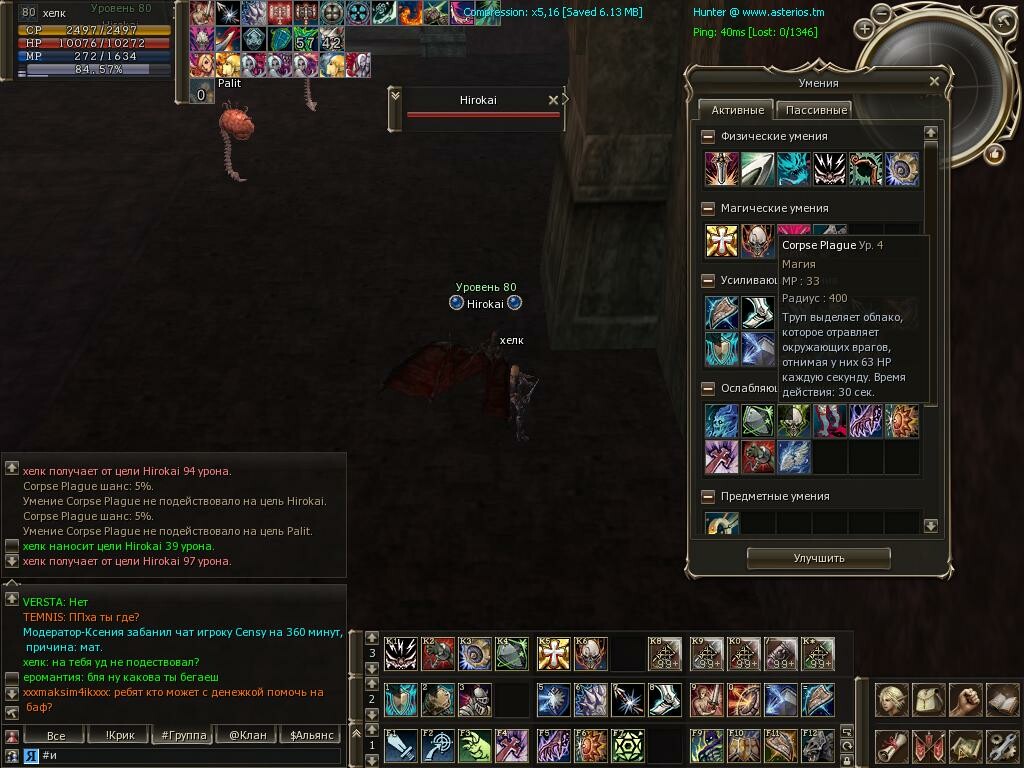Open the character status menu icon
The image size is (1024, 768).
click(892, 700)
